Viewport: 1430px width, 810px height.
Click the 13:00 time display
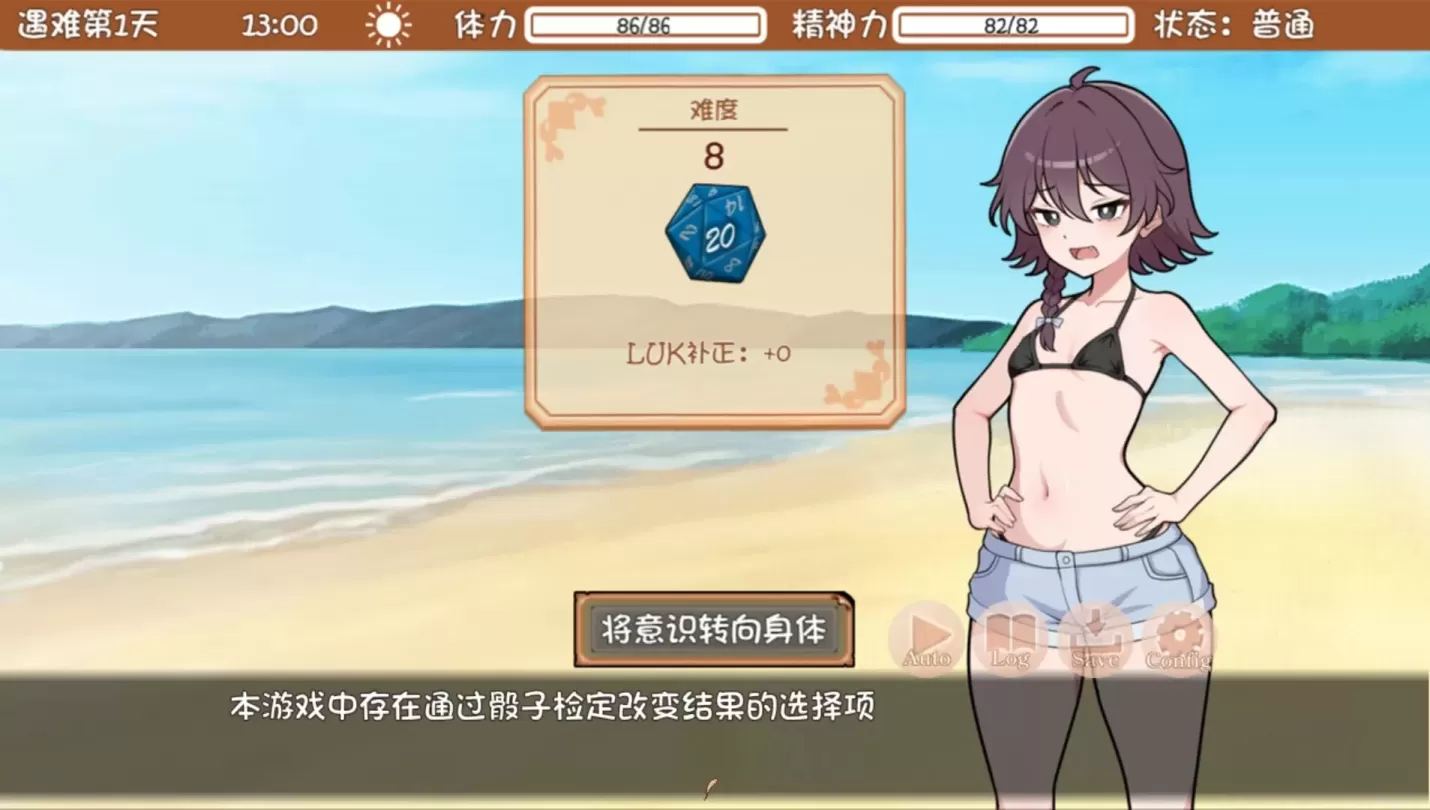(x=280, y=23)
